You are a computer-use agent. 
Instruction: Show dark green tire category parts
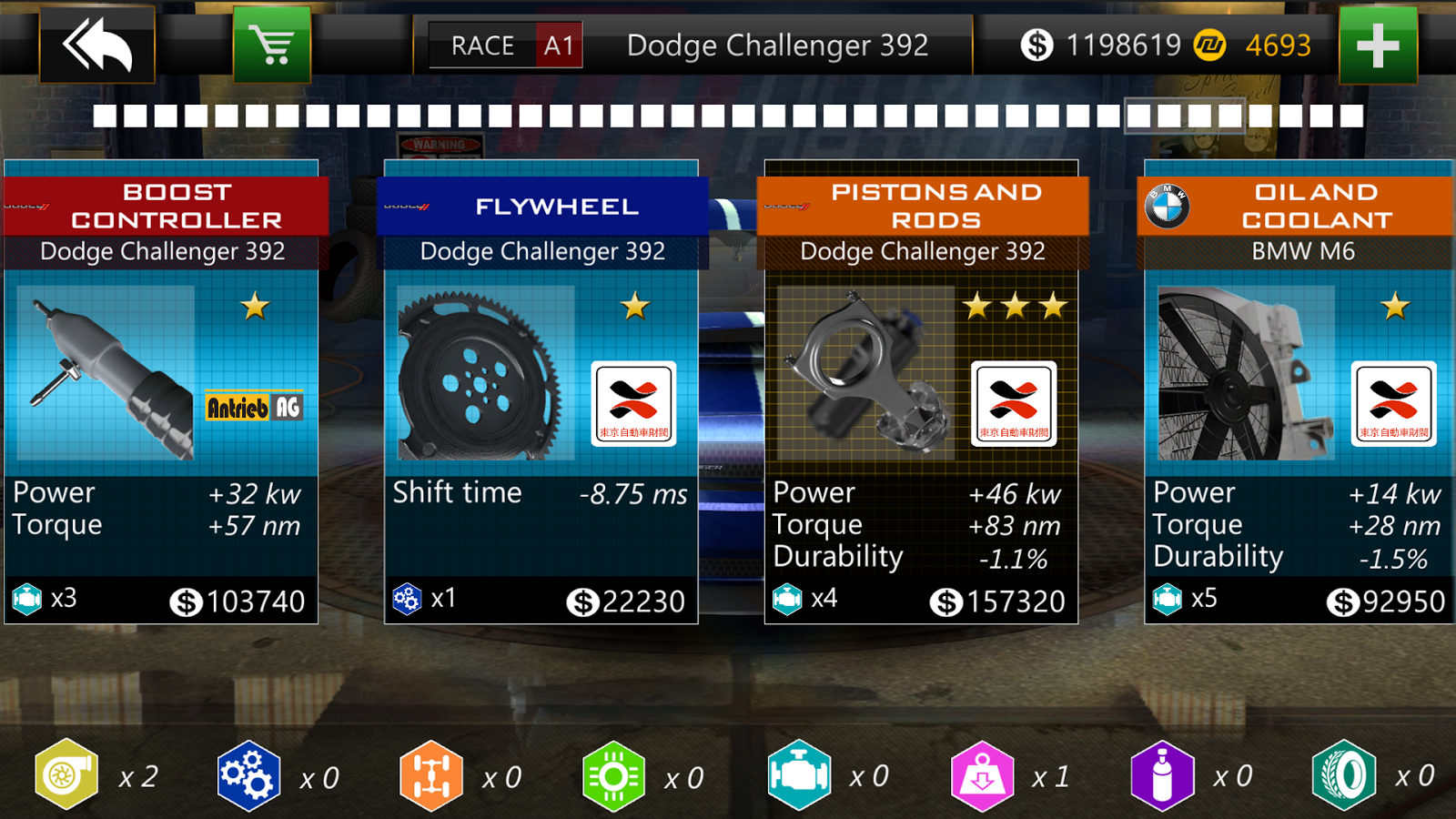click(1344, 775)
